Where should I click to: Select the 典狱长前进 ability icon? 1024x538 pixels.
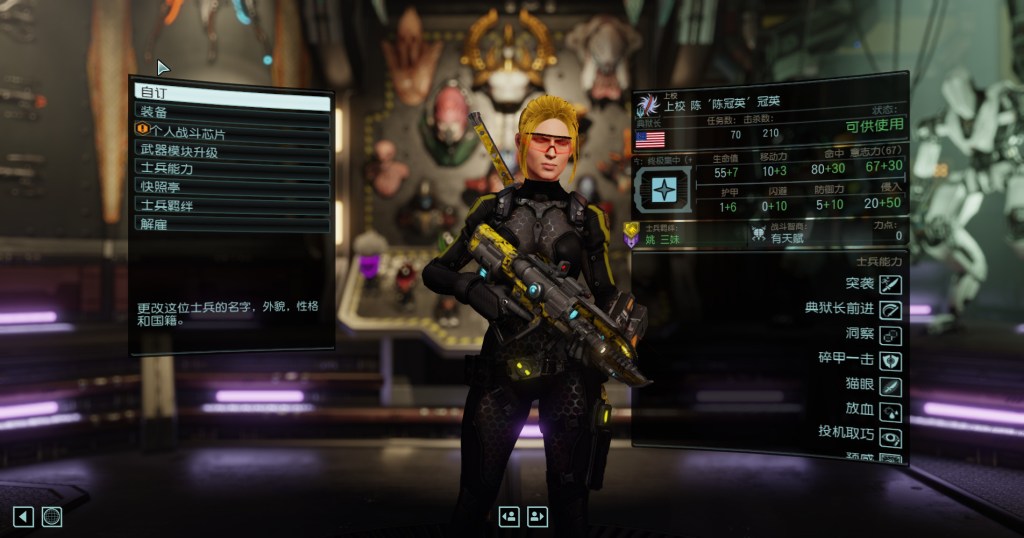890,310
